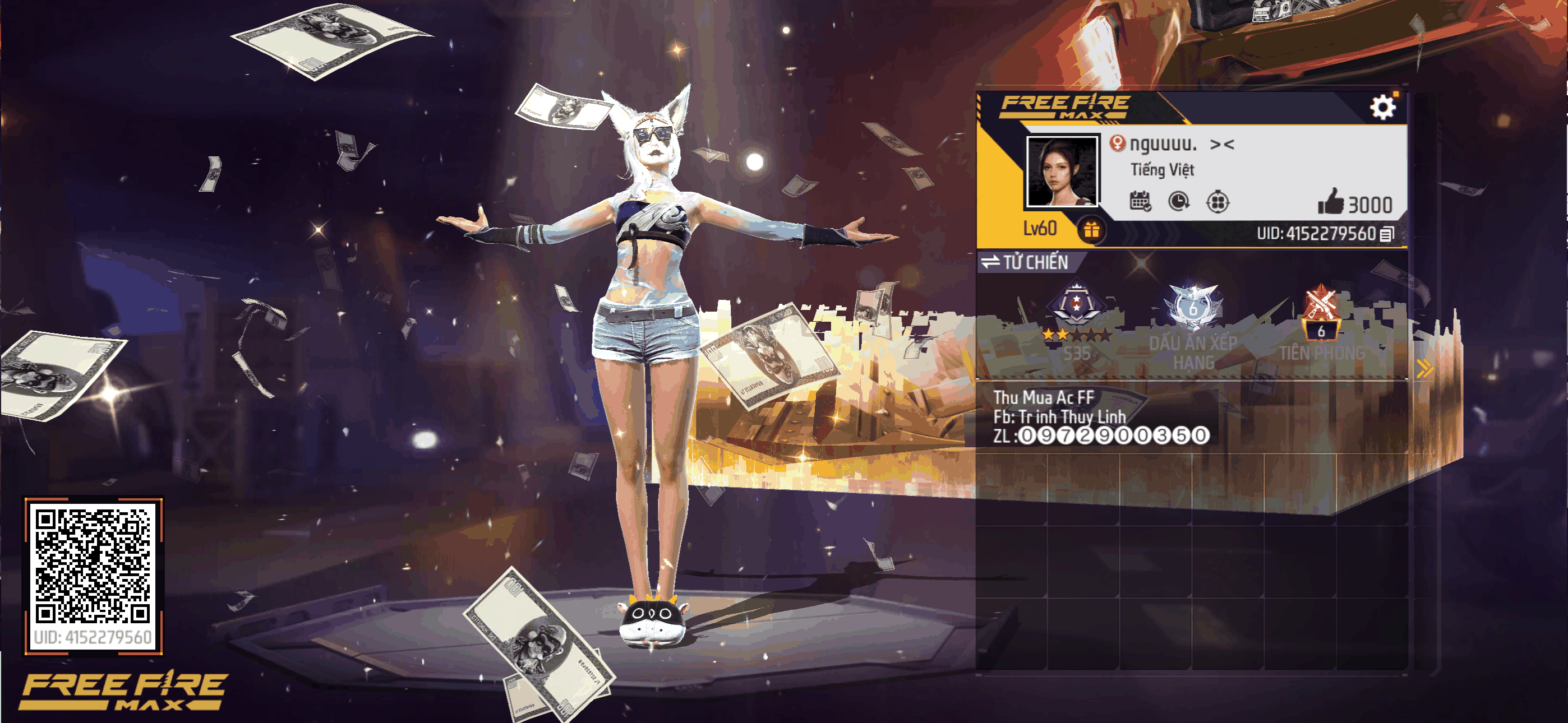Open the calendar icon on profile
1568x723 pixels.
(x=1140, y=201)
